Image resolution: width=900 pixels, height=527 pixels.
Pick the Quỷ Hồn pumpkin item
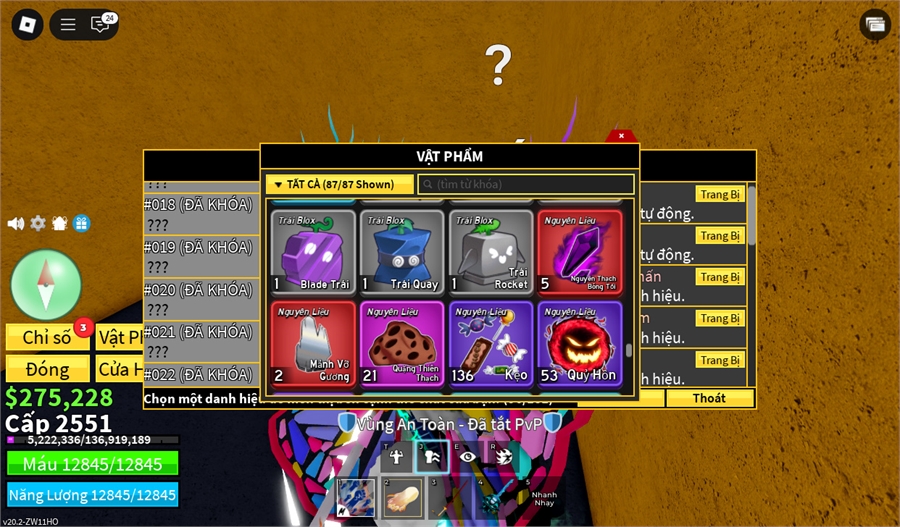(580, 343)
